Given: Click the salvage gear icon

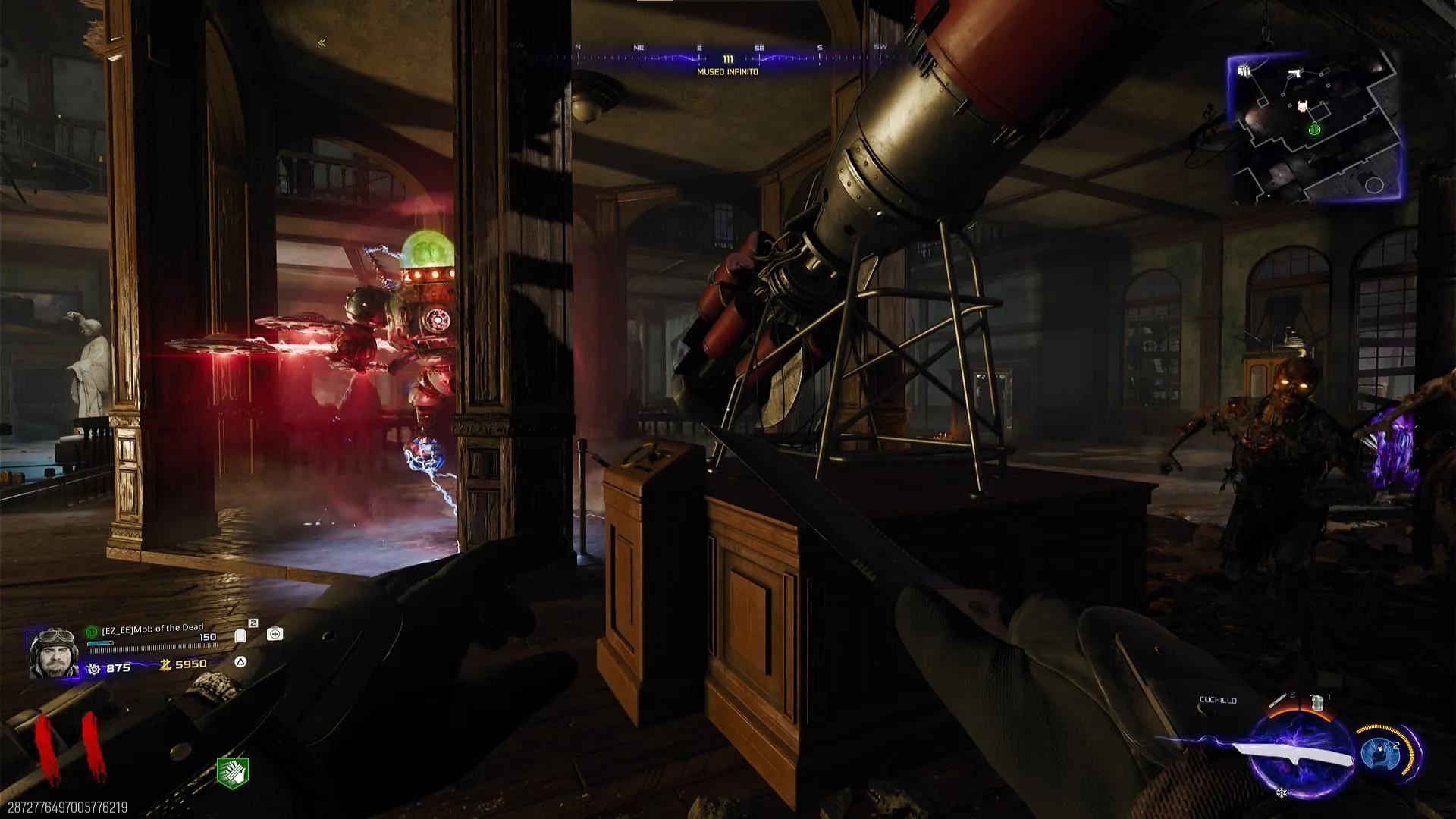Looking at the screenshot, I should (94, 669).
